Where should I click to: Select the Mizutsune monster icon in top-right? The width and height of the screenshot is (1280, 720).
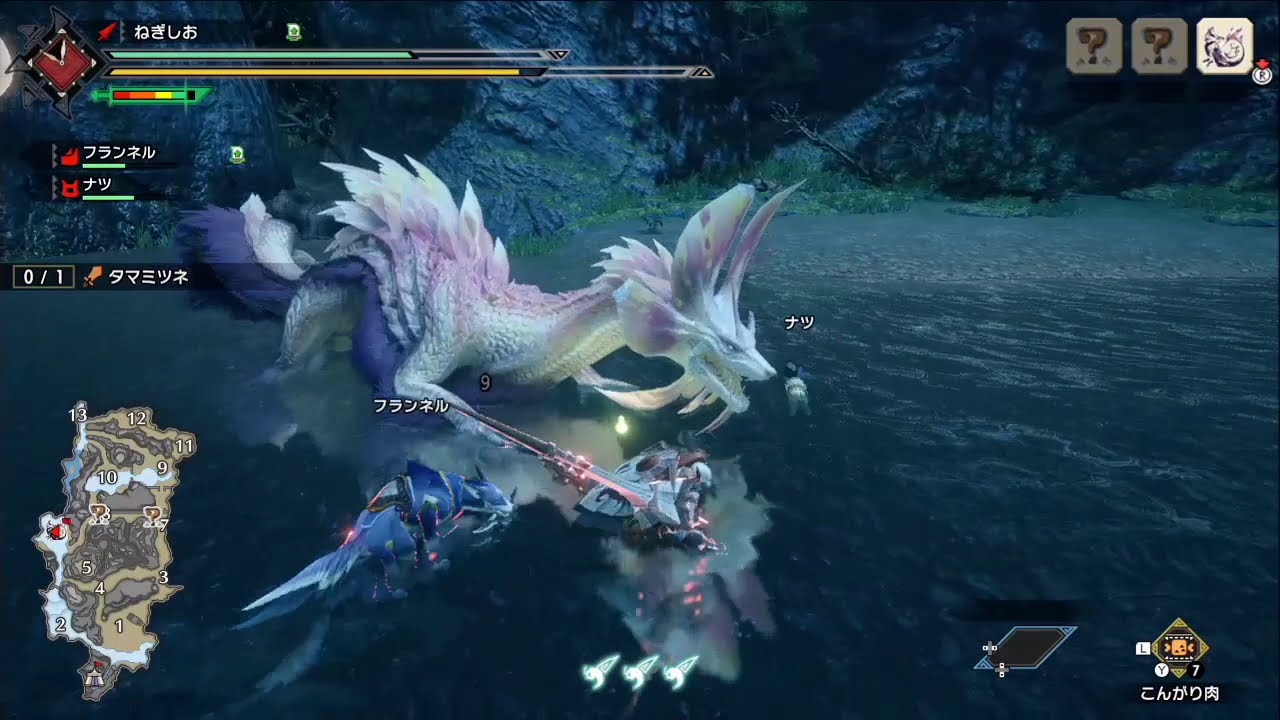click(1222, 47)
